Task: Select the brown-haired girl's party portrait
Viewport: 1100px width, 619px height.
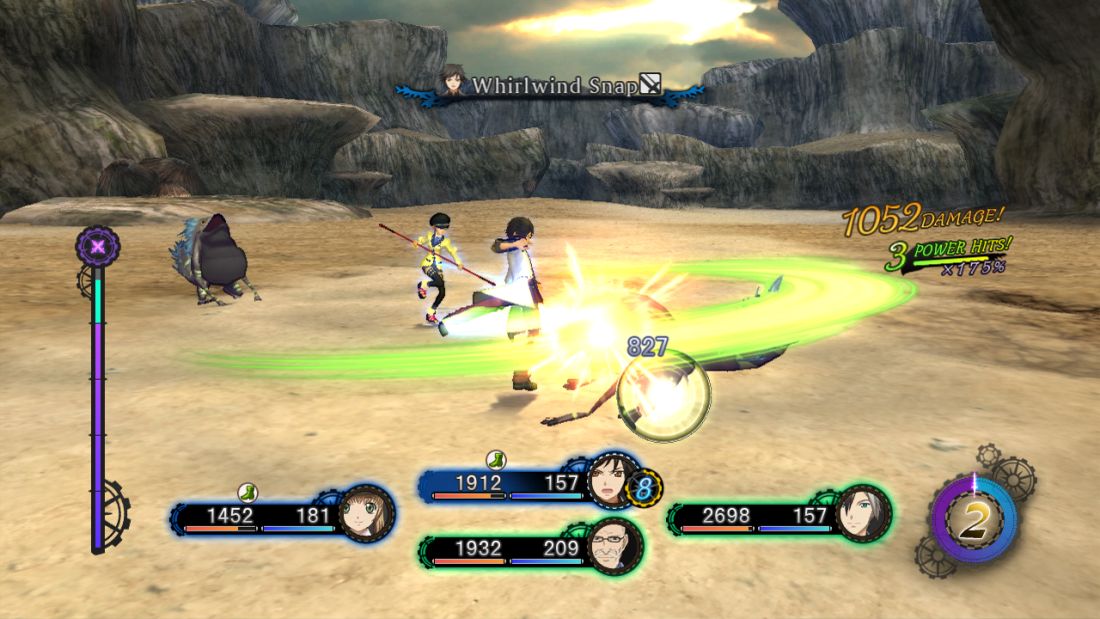Action: (364, 515)
